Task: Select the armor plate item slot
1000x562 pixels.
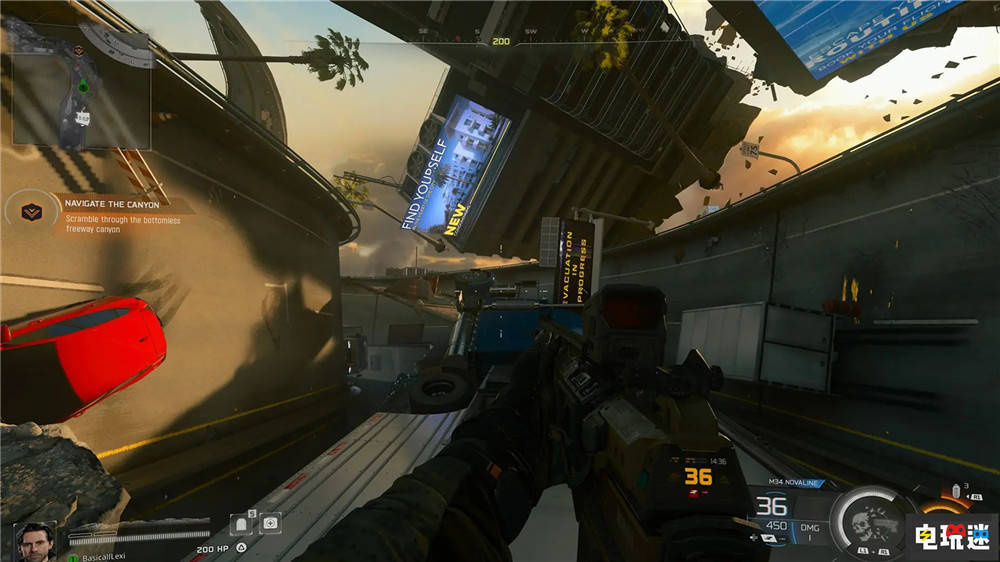Action: click(x=242, y=523)
